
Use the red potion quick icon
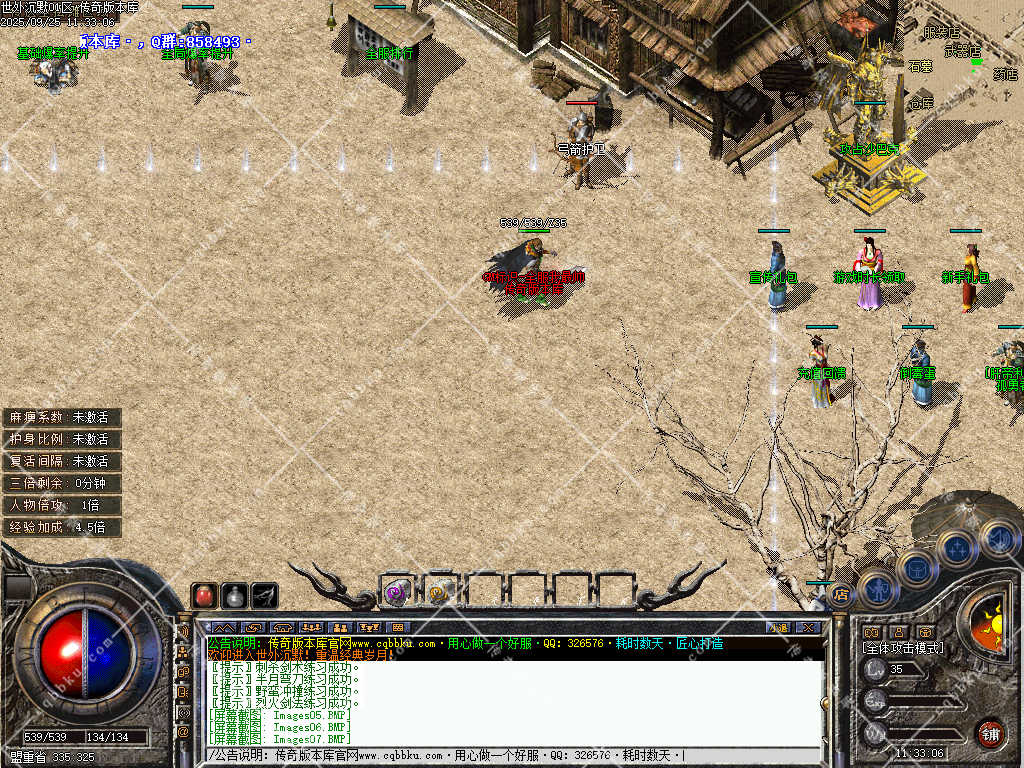pos(204,596)
